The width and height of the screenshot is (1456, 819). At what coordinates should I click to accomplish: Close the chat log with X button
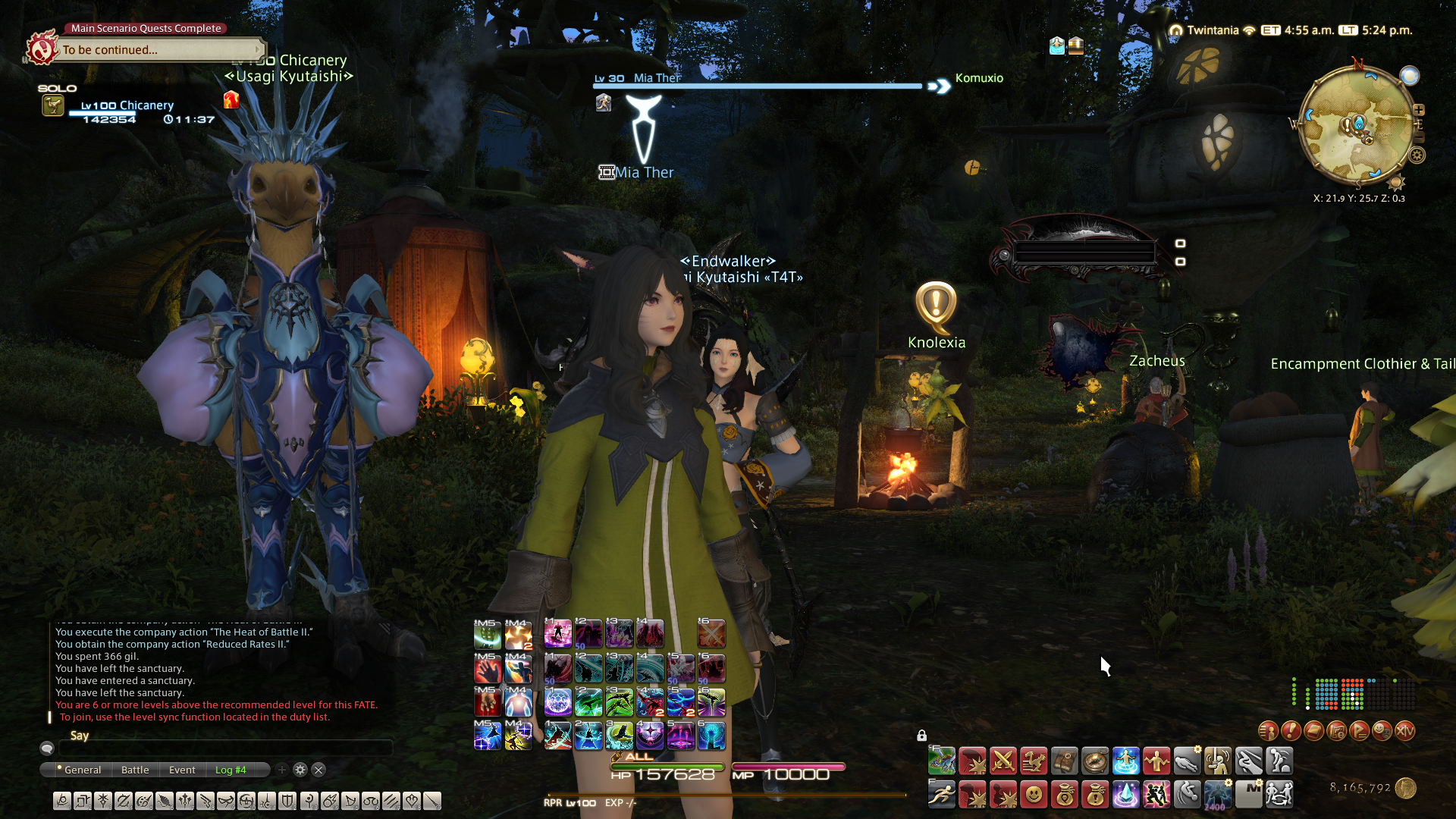pyautogui.click(x=318, y=770)
